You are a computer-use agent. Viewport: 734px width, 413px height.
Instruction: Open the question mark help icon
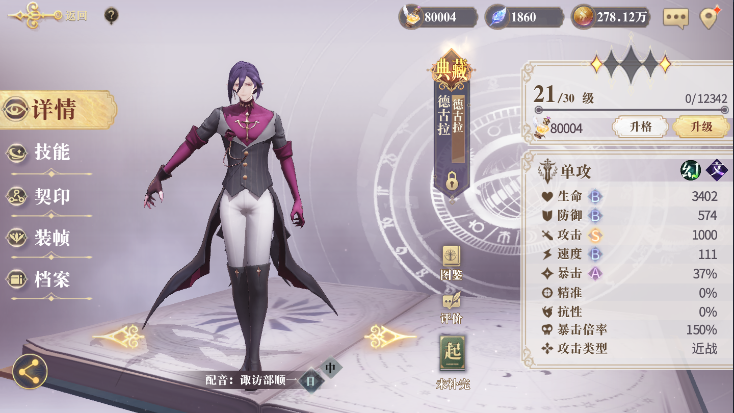tap(111, 16)
